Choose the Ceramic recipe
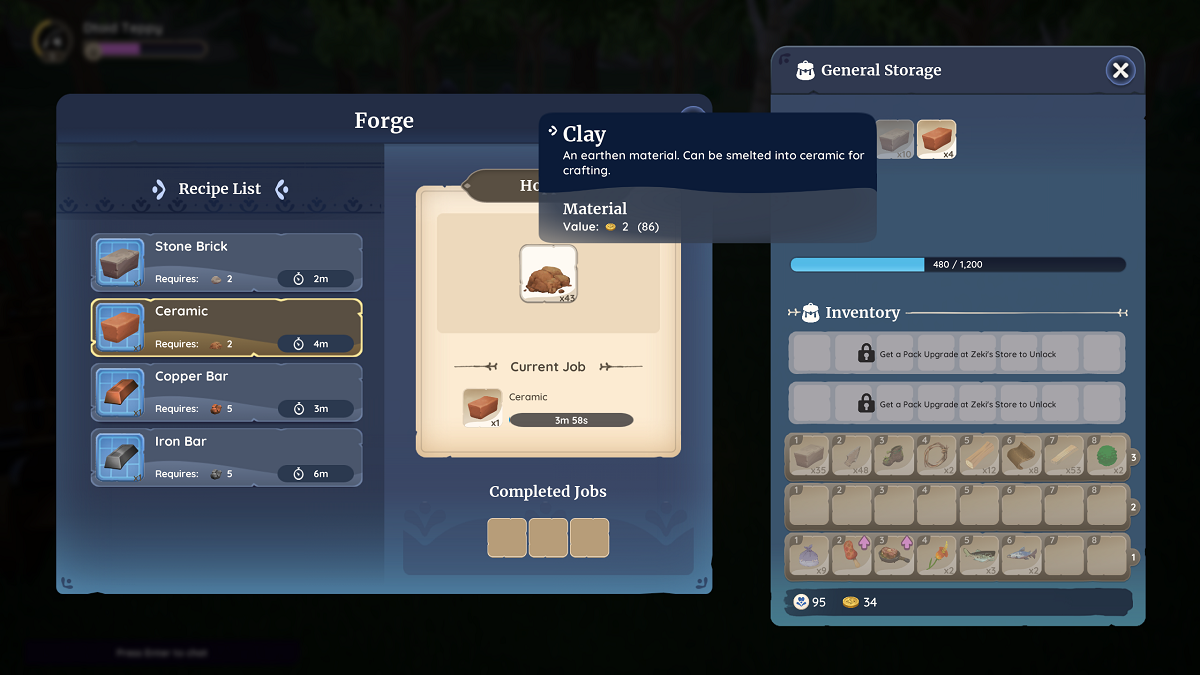1200x675 pixels. click(226, 328)
